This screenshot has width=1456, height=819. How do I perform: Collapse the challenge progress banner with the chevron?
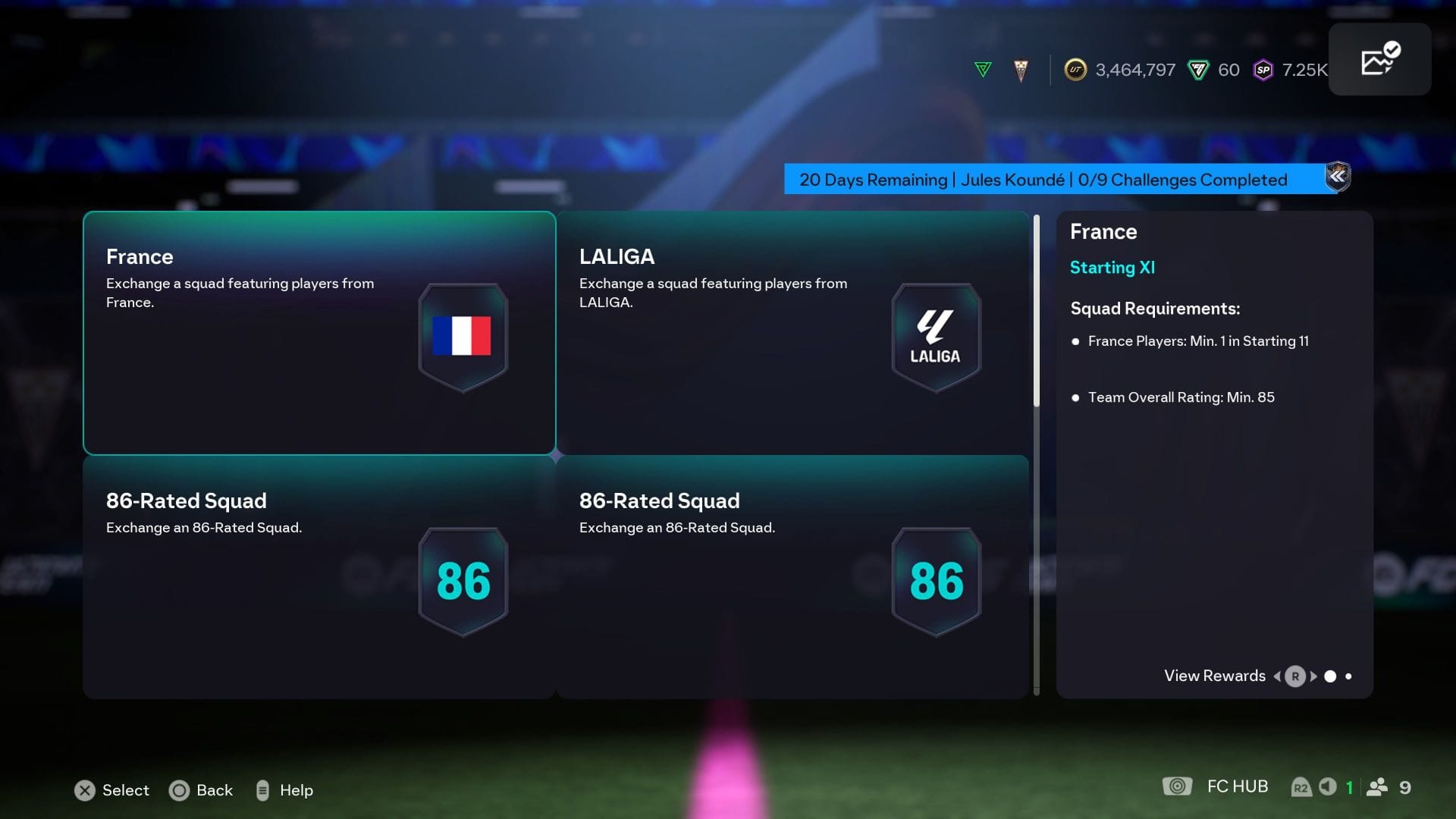[1338, 177]
